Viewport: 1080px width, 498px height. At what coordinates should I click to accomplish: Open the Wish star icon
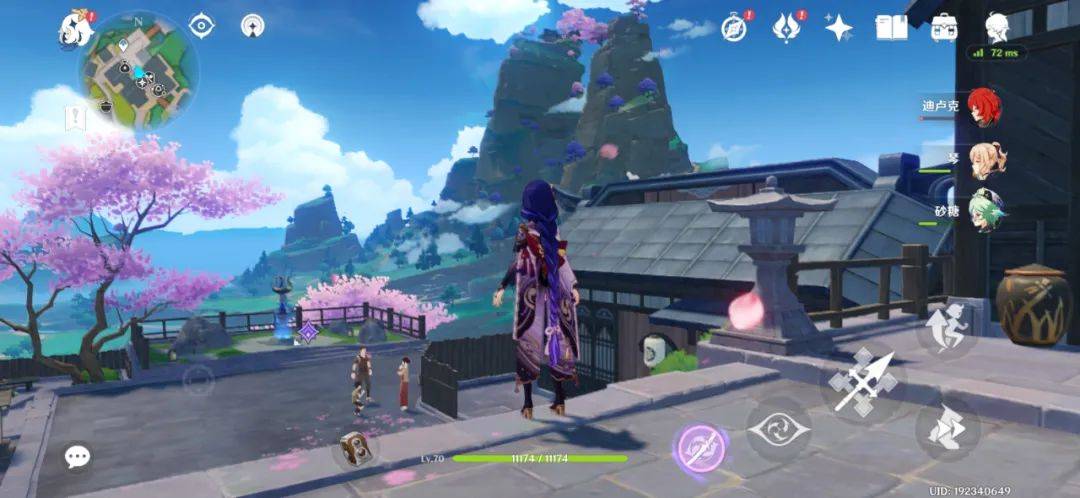coord(838,27)
